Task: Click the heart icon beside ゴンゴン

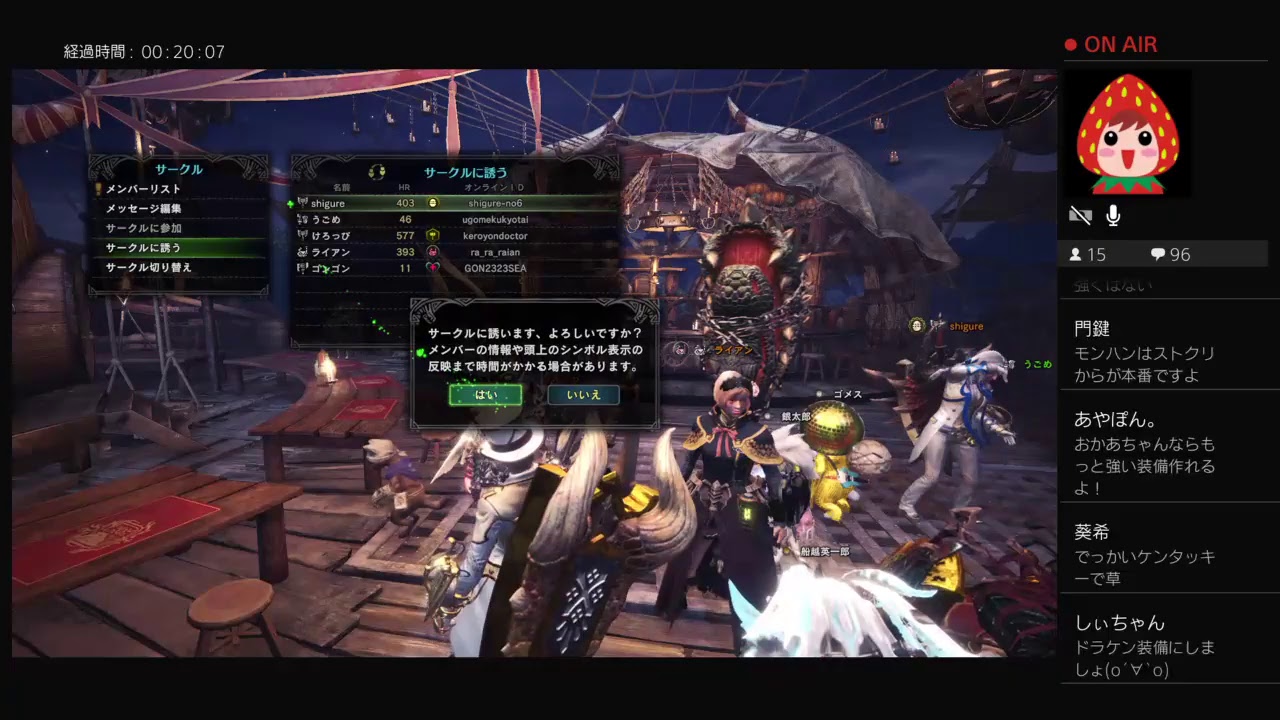Action: click(432, 268)
